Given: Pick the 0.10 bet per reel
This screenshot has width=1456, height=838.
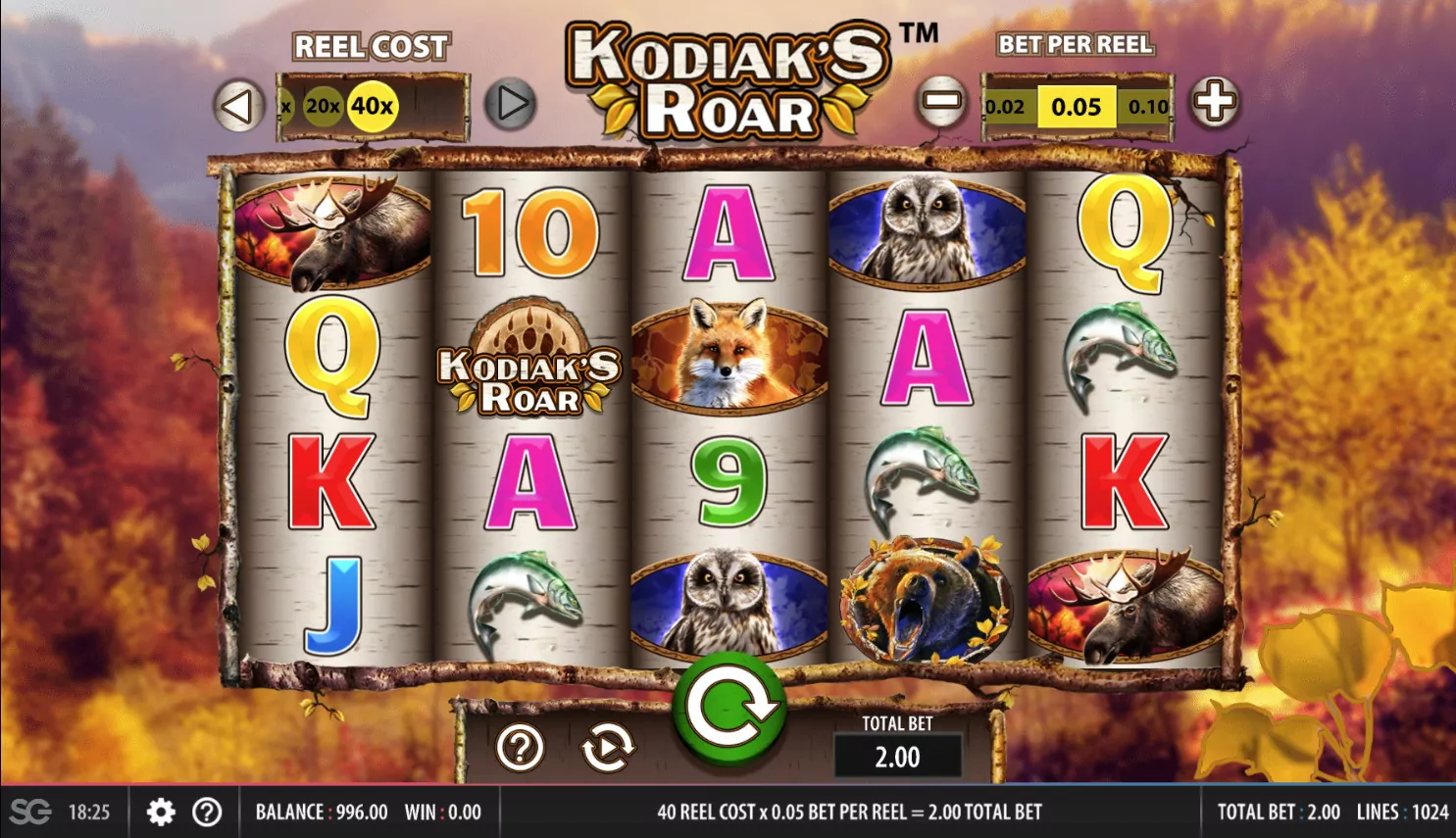Looking at the screenshot, I should [1147, 107].
